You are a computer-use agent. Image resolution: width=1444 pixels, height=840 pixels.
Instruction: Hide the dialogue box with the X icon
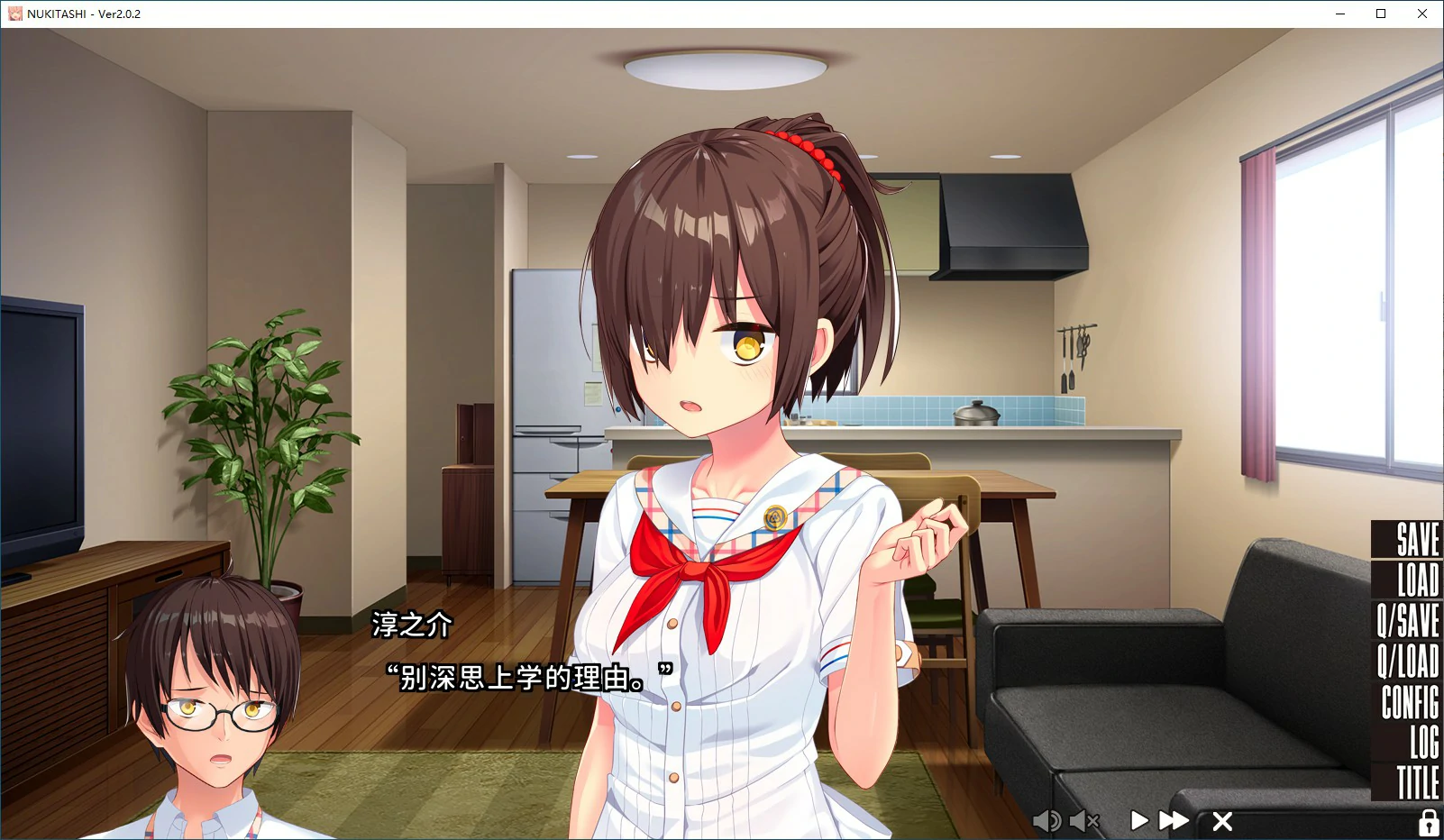click(1222, 821)
